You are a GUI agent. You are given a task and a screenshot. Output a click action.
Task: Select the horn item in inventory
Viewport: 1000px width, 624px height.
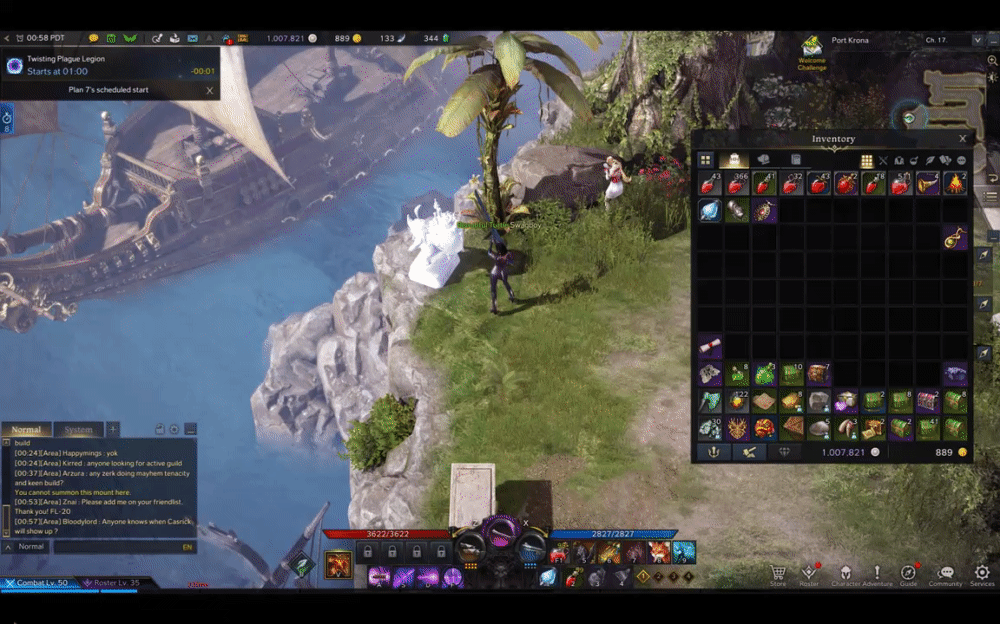(928, 184)
